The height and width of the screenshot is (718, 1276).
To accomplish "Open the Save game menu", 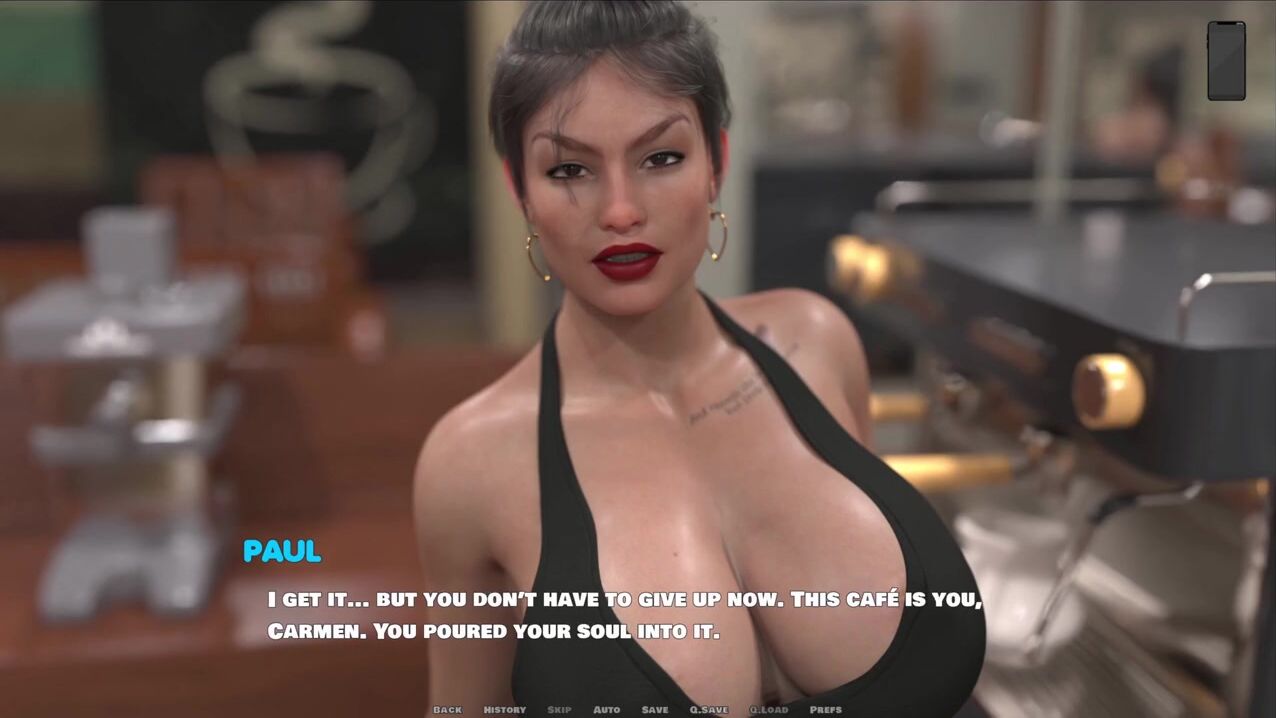I will (655, 709).
